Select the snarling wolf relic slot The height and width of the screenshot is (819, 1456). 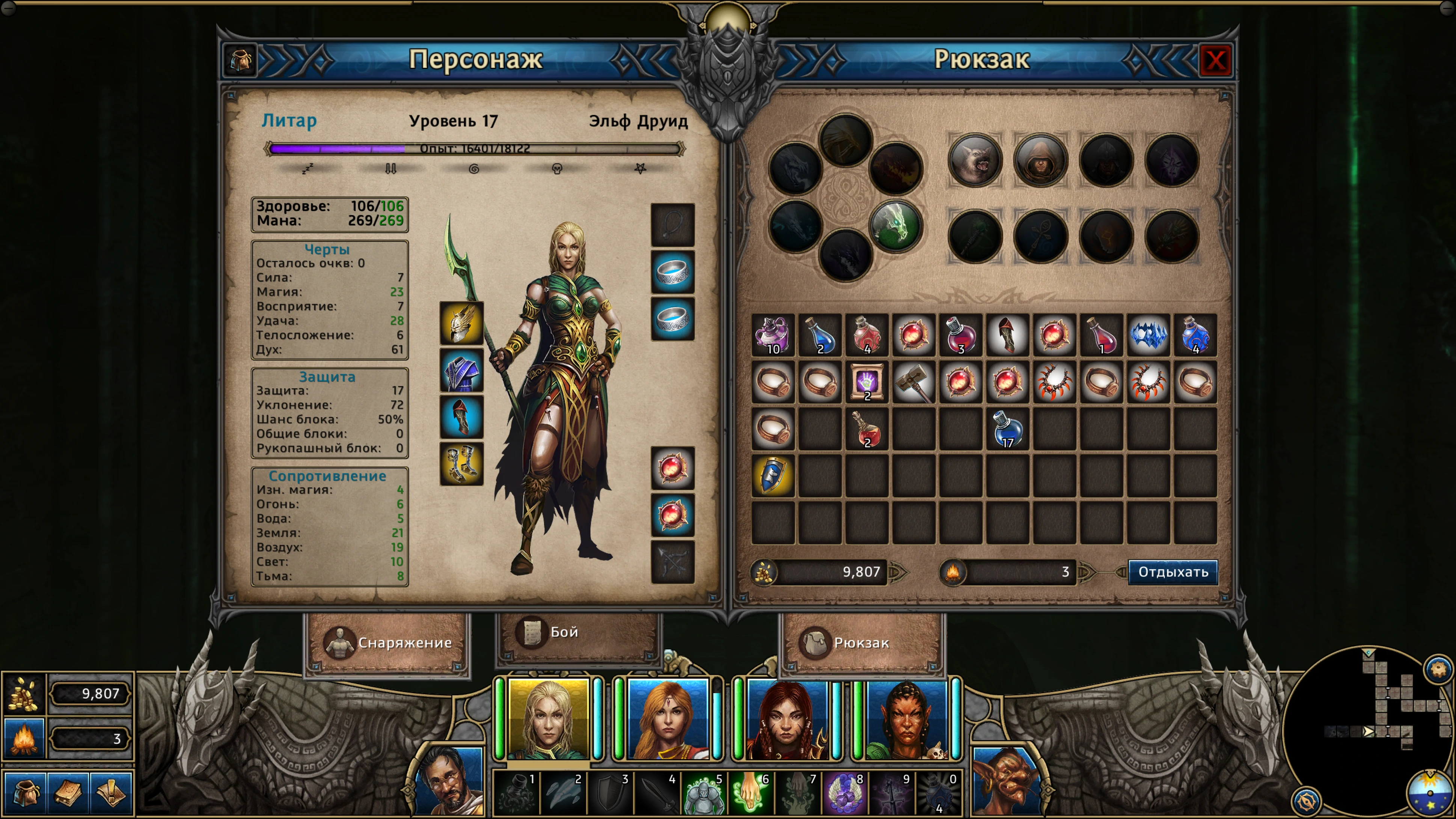(x=975, y=160)
